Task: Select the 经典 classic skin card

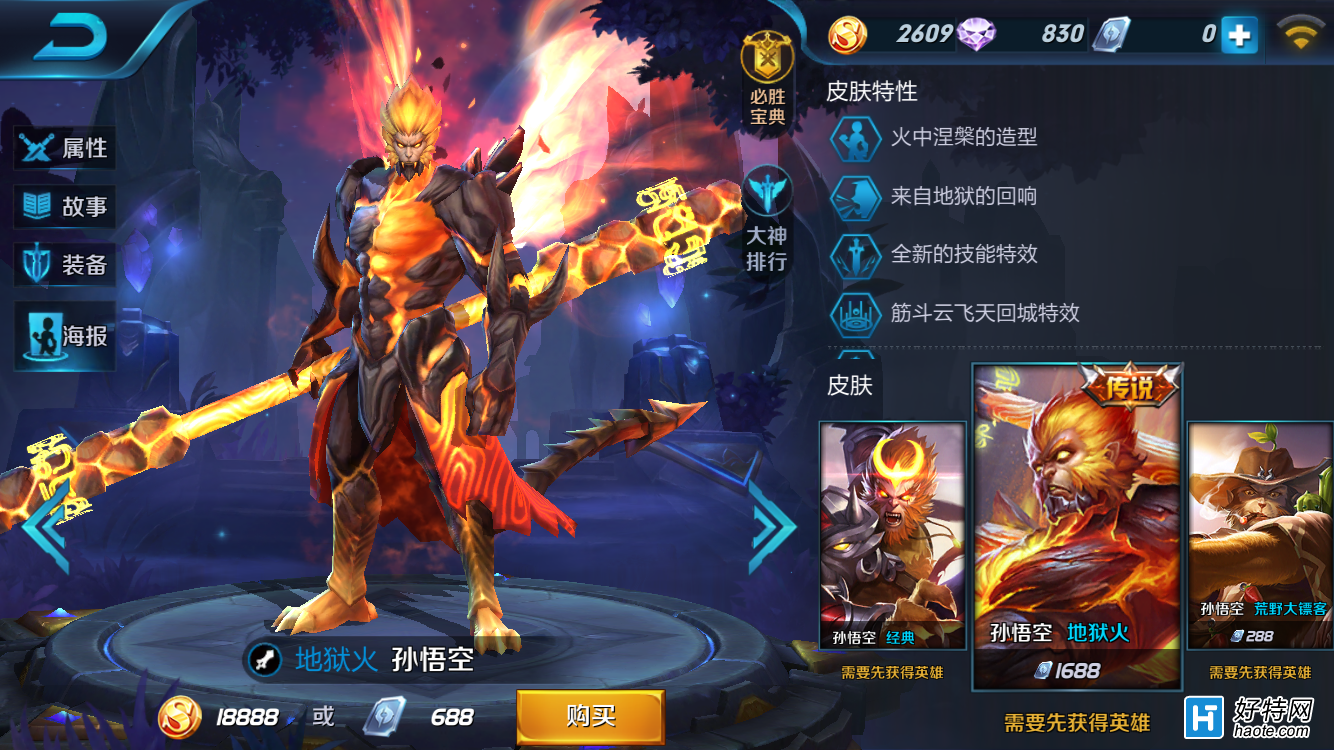Action: [892, 535]
